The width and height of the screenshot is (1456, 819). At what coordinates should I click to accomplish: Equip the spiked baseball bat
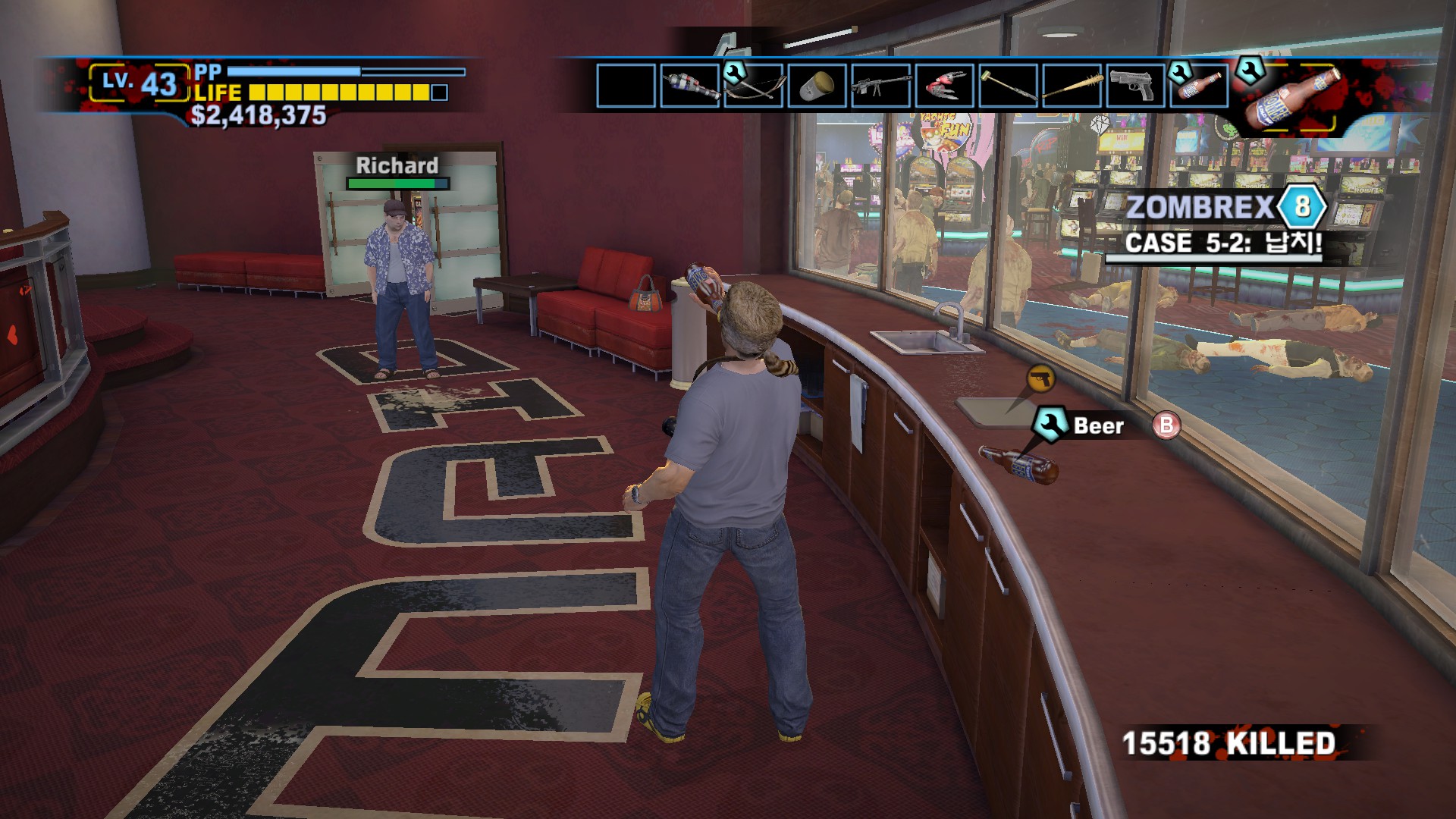1072,86
